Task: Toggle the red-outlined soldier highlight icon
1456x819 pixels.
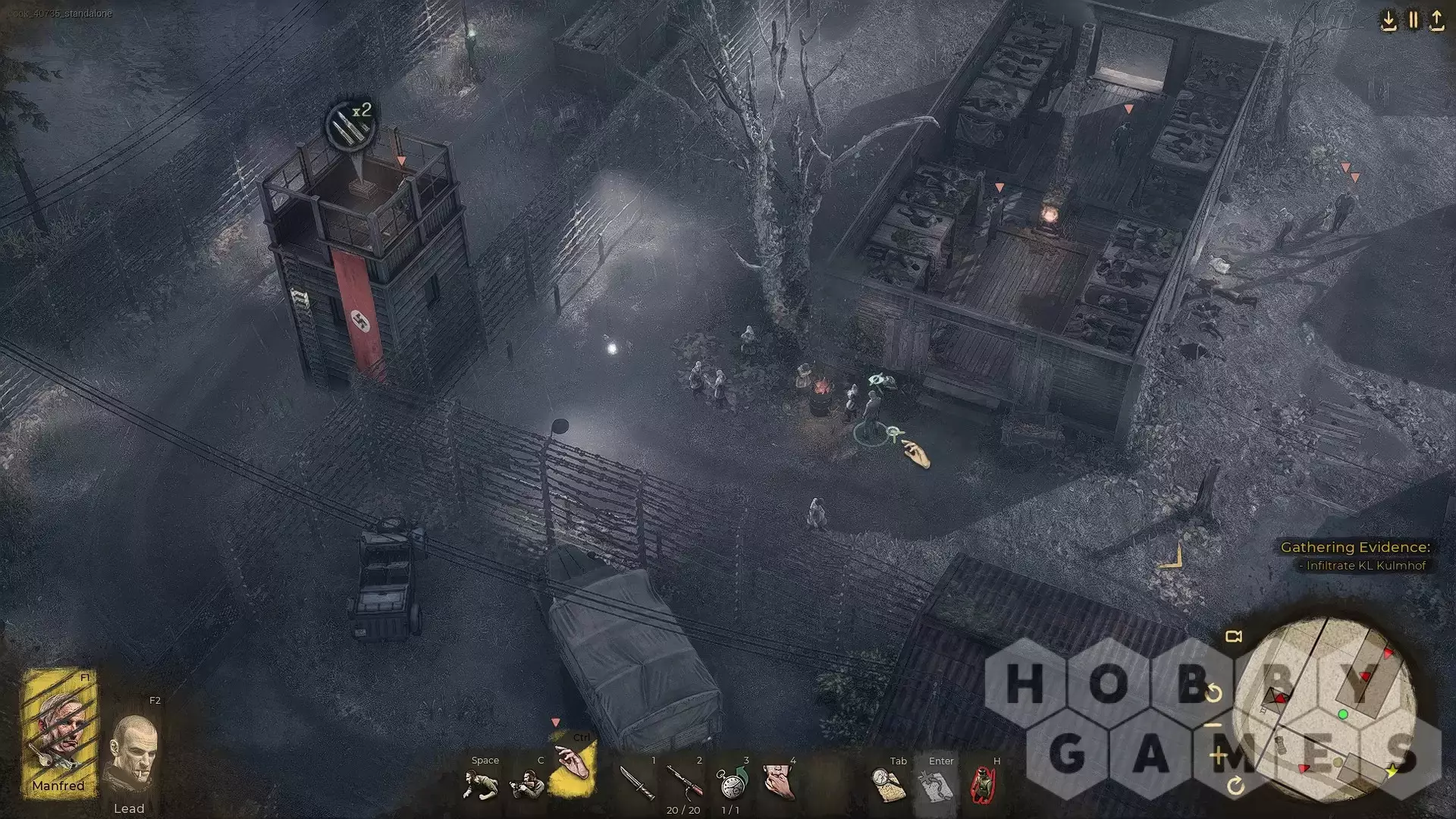Action: coord(983,785)
